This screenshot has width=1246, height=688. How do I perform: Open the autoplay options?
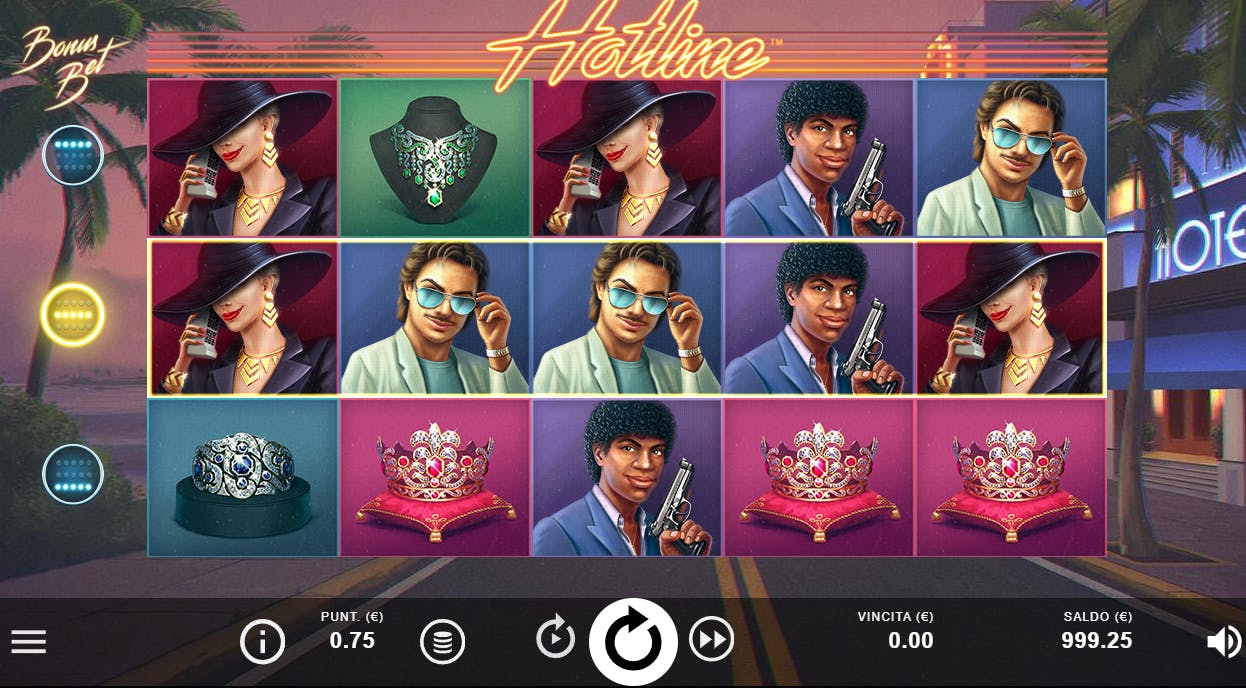click(555, 639)
